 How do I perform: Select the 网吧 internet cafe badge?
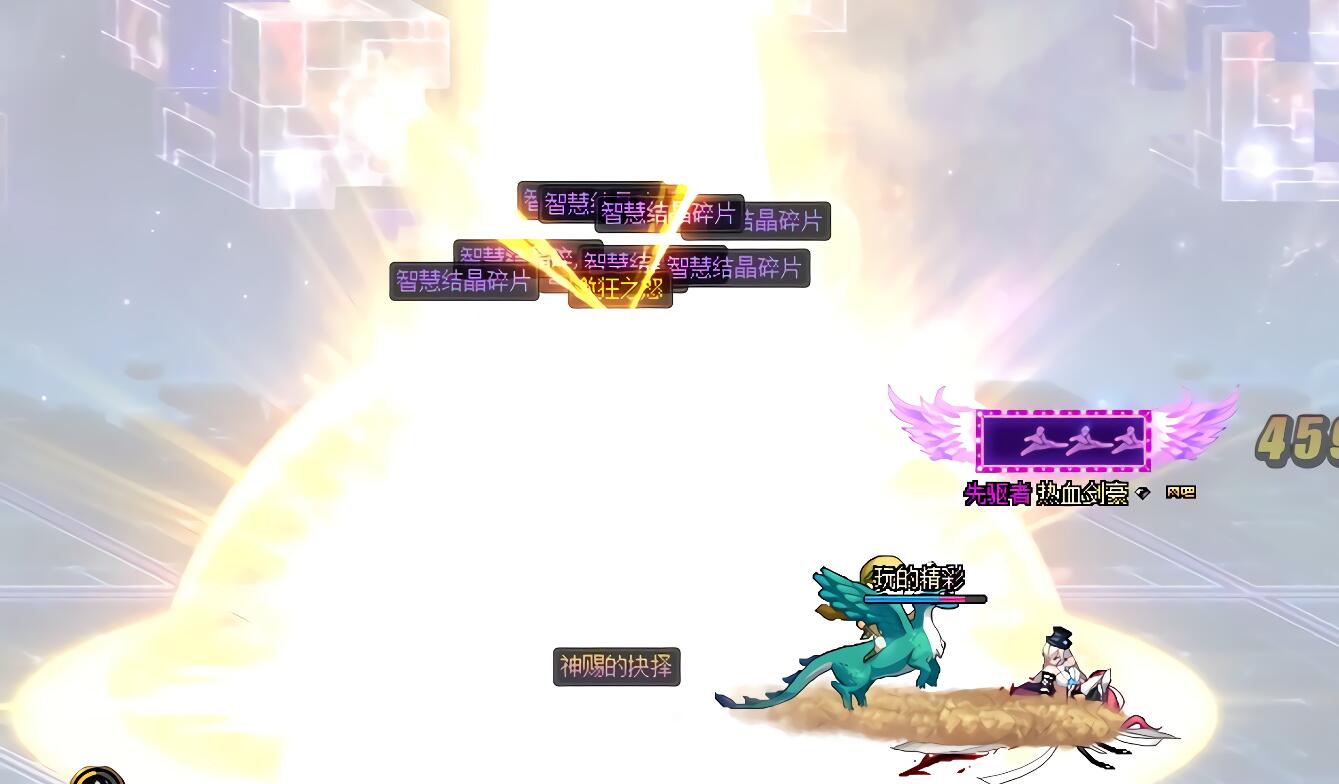tap(1182, 491)
